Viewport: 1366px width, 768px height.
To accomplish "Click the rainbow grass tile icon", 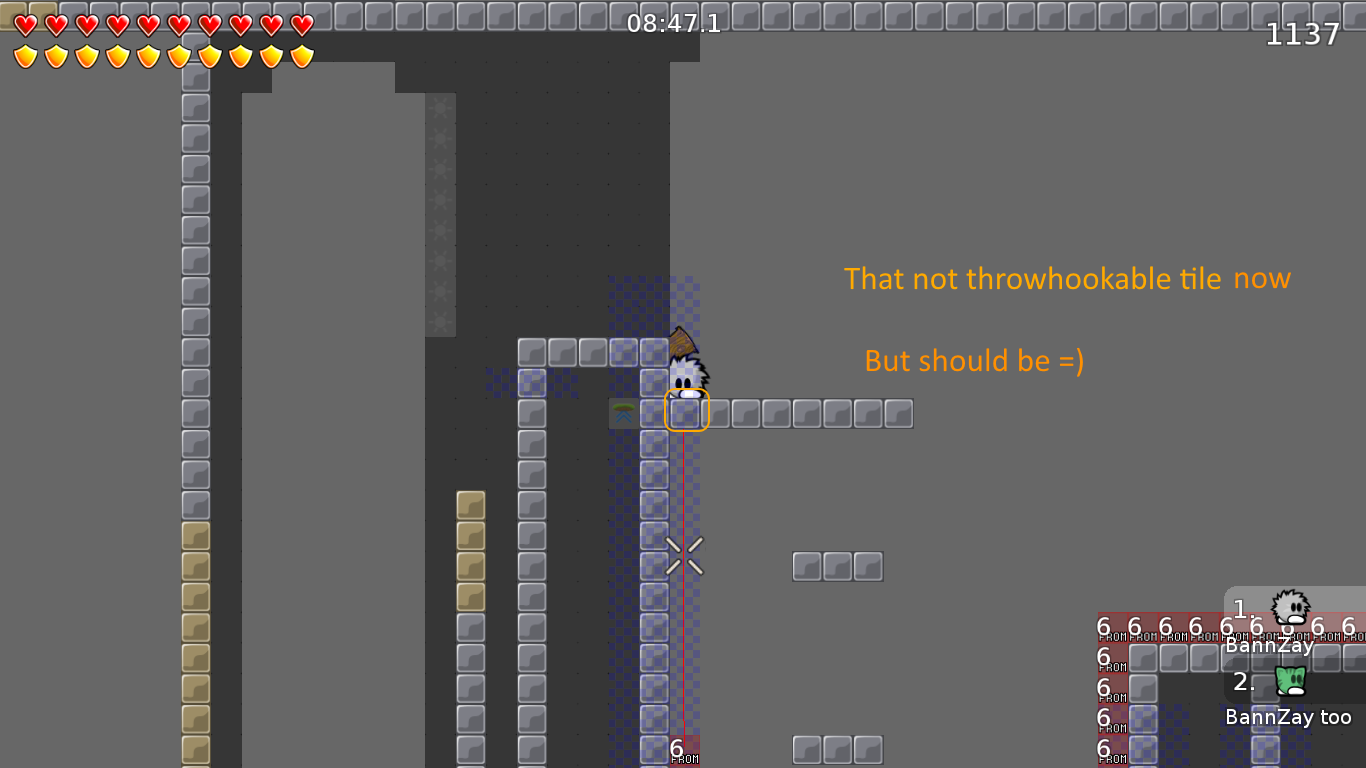I will [622, 412].
